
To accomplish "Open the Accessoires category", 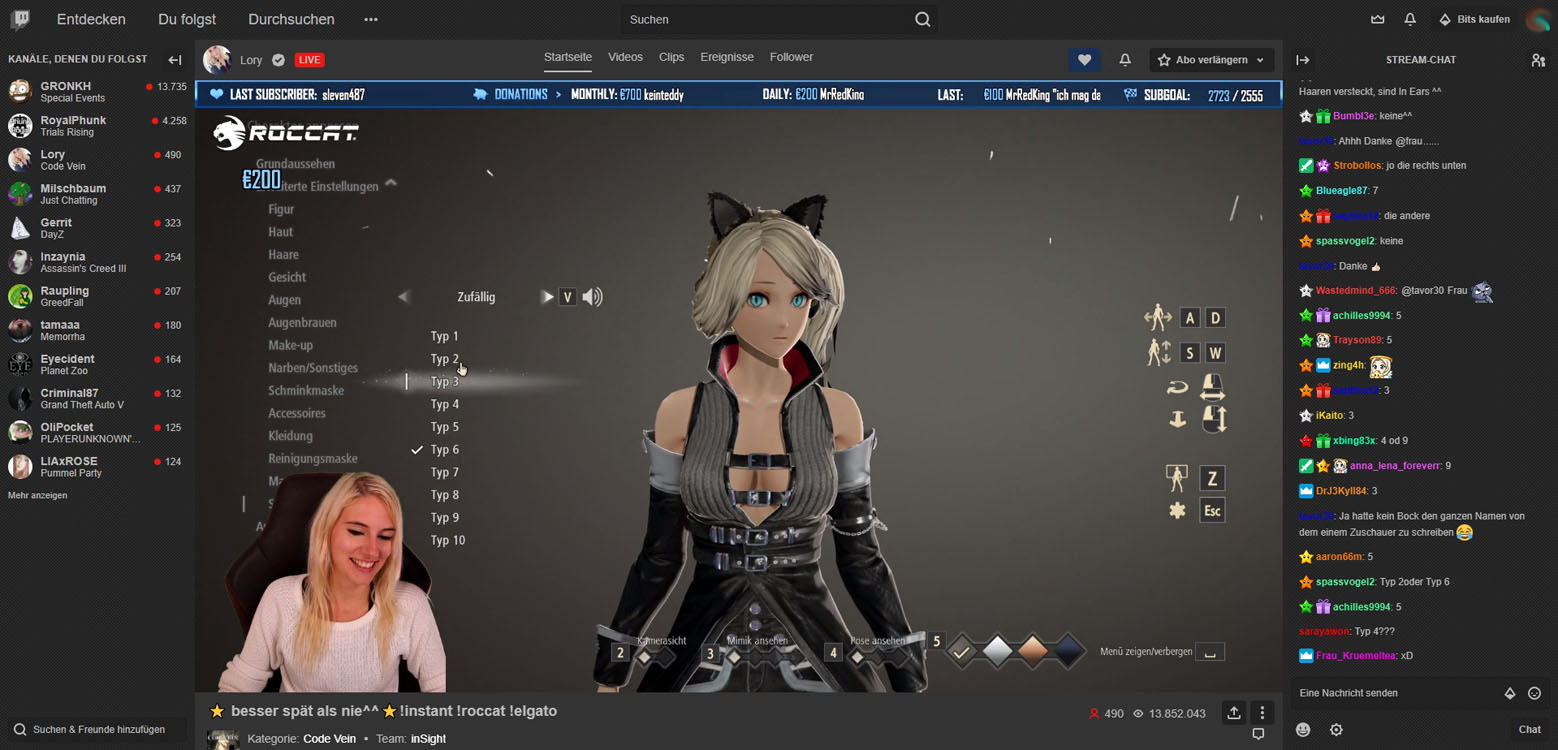I will [x=296, y=414].
